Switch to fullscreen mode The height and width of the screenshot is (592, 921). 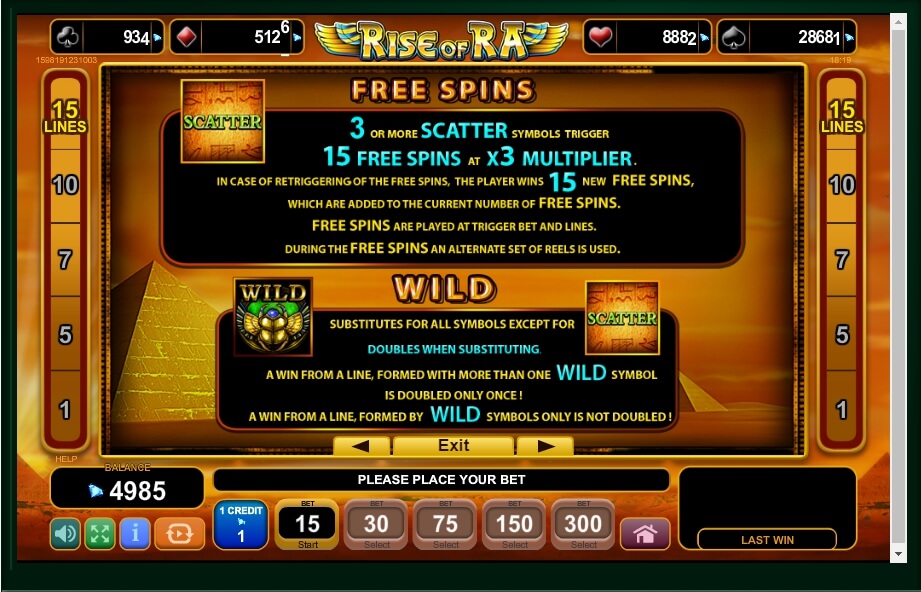point(100,533)
